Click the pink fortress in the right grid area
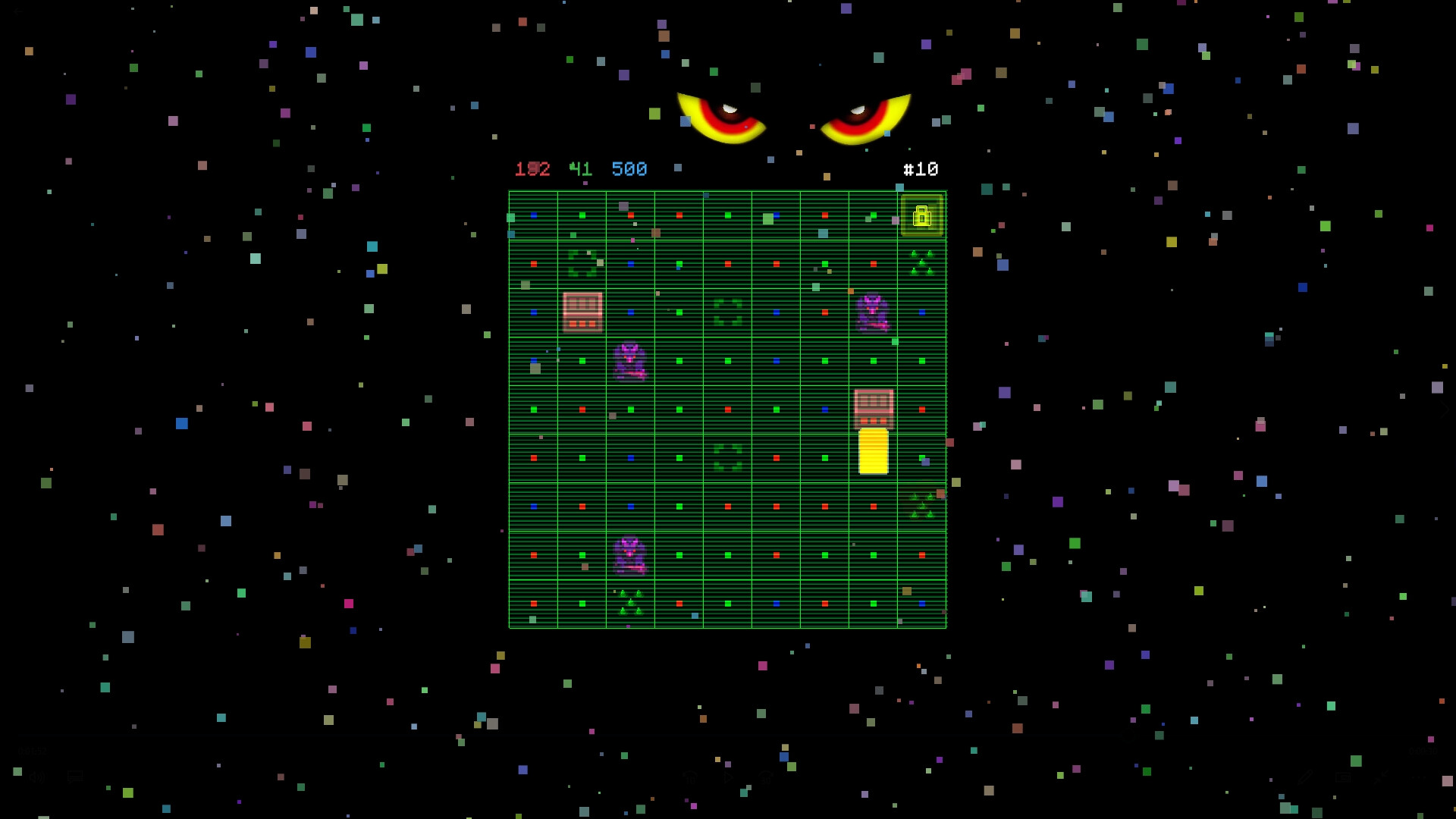 tap(872, 408)
